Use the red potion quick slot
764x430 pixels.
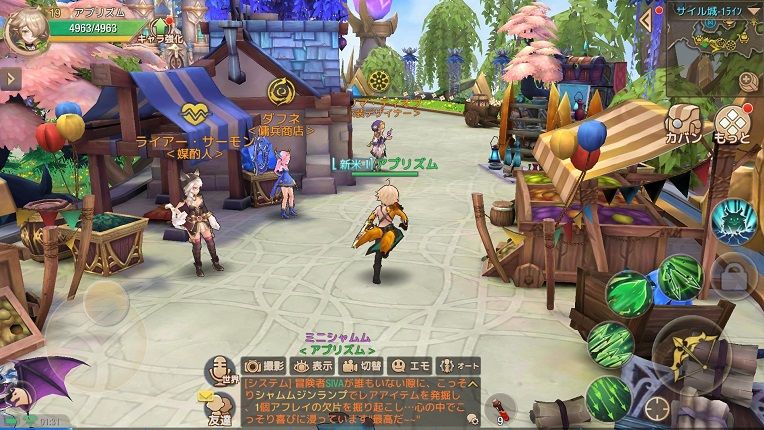tap(498, 407)
